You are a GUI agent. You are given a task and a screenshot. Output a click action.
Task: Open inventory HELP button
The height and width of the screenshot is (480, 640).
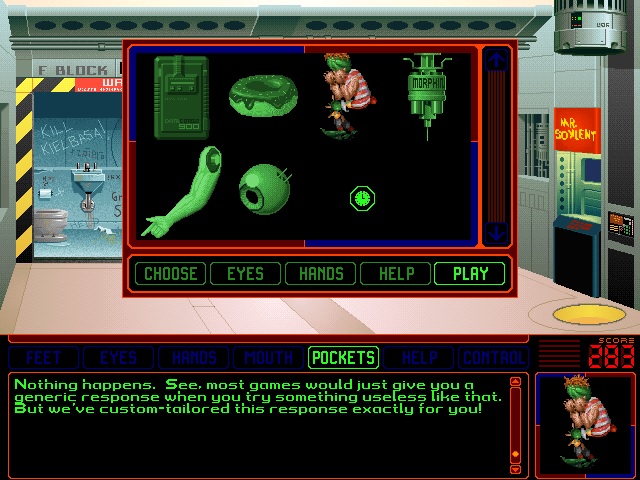pos(395,273)
